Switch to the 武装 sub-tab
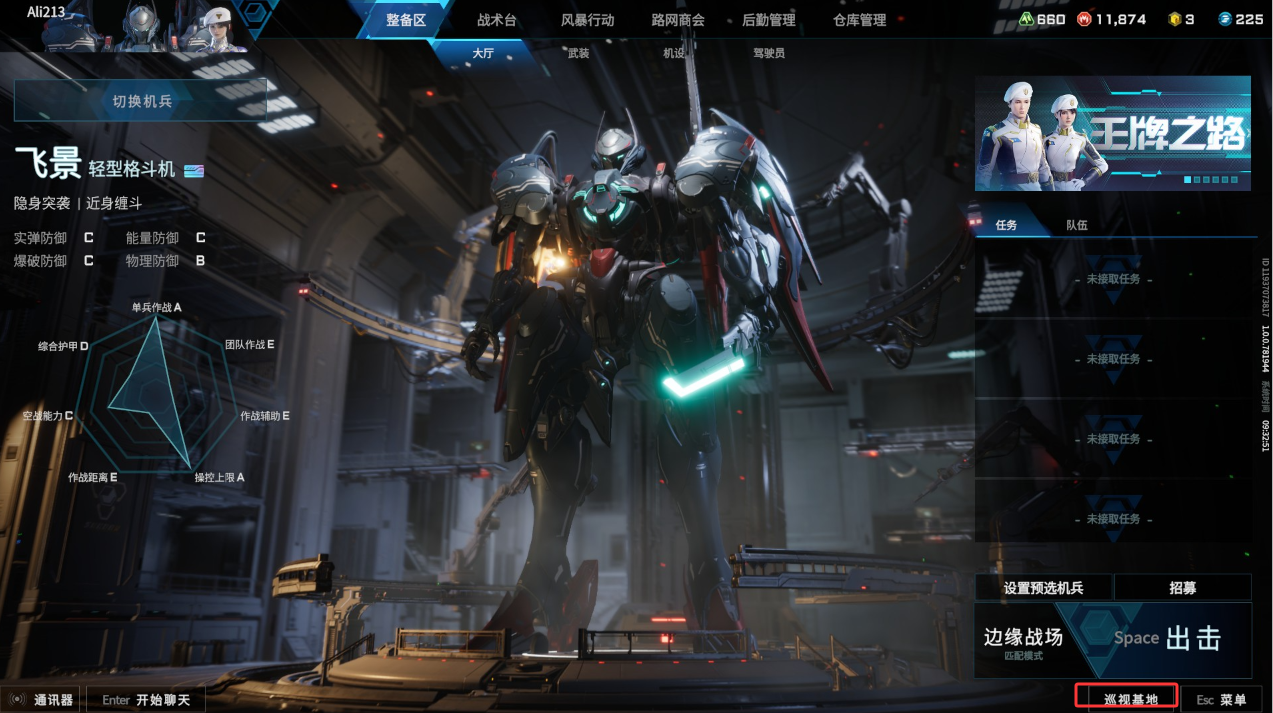This screenshot has width=1273, height=713. pos(578,53)
